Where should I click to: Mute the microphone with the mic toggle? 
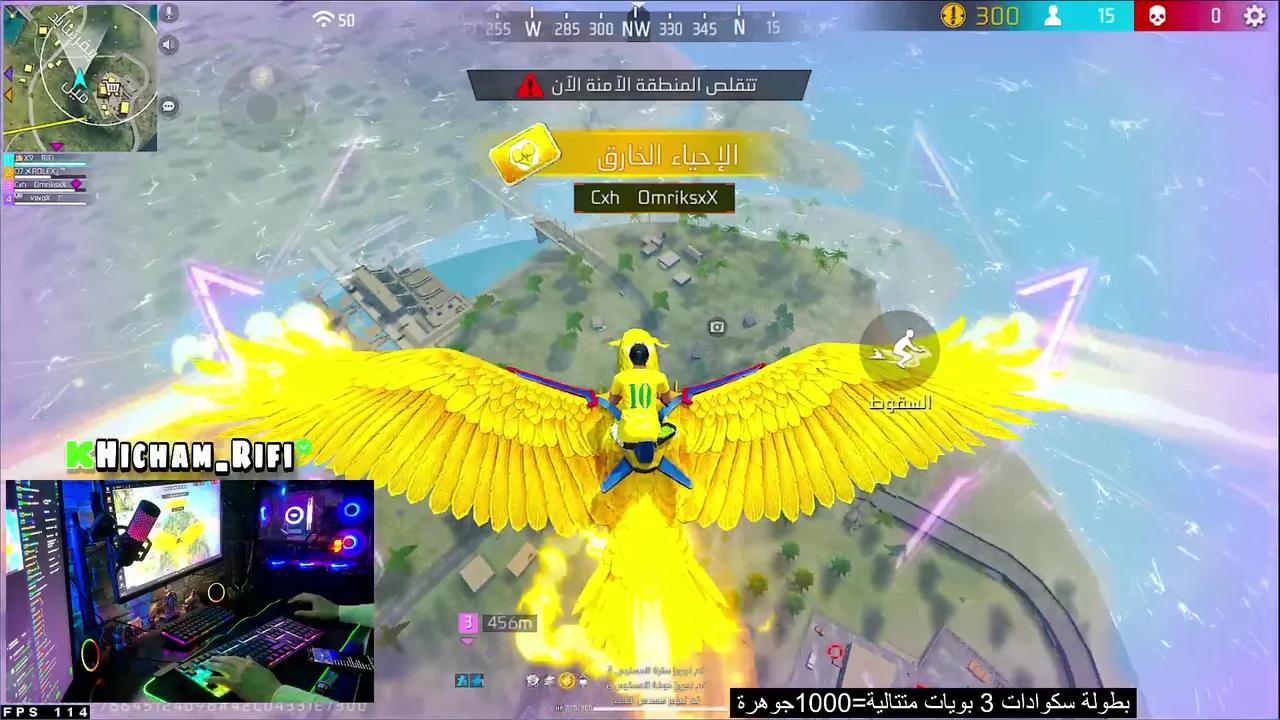pos(168,13)
